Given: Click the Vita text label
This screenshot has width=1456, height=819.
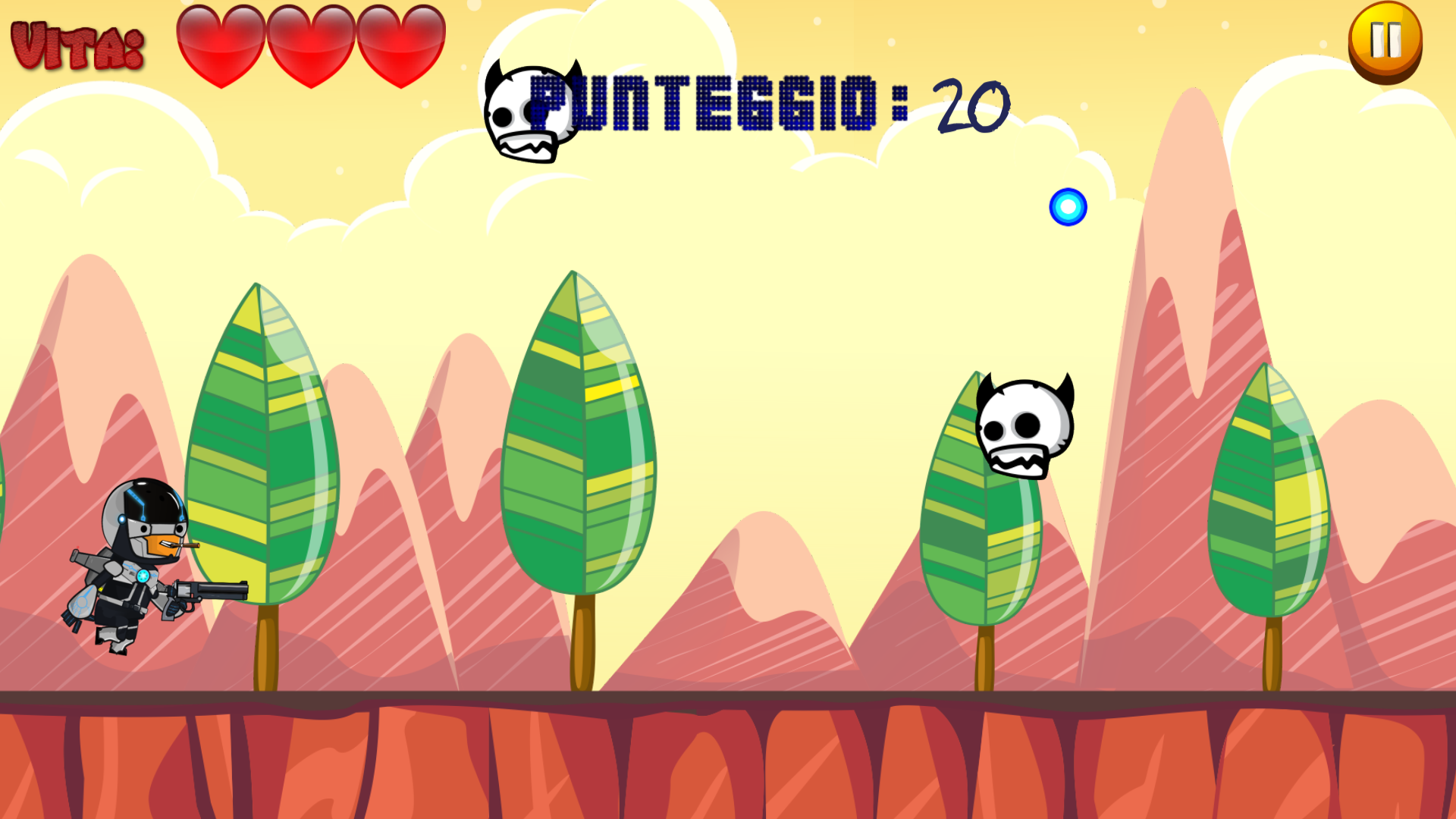Looking at the screenshot, I should (74, 44).
